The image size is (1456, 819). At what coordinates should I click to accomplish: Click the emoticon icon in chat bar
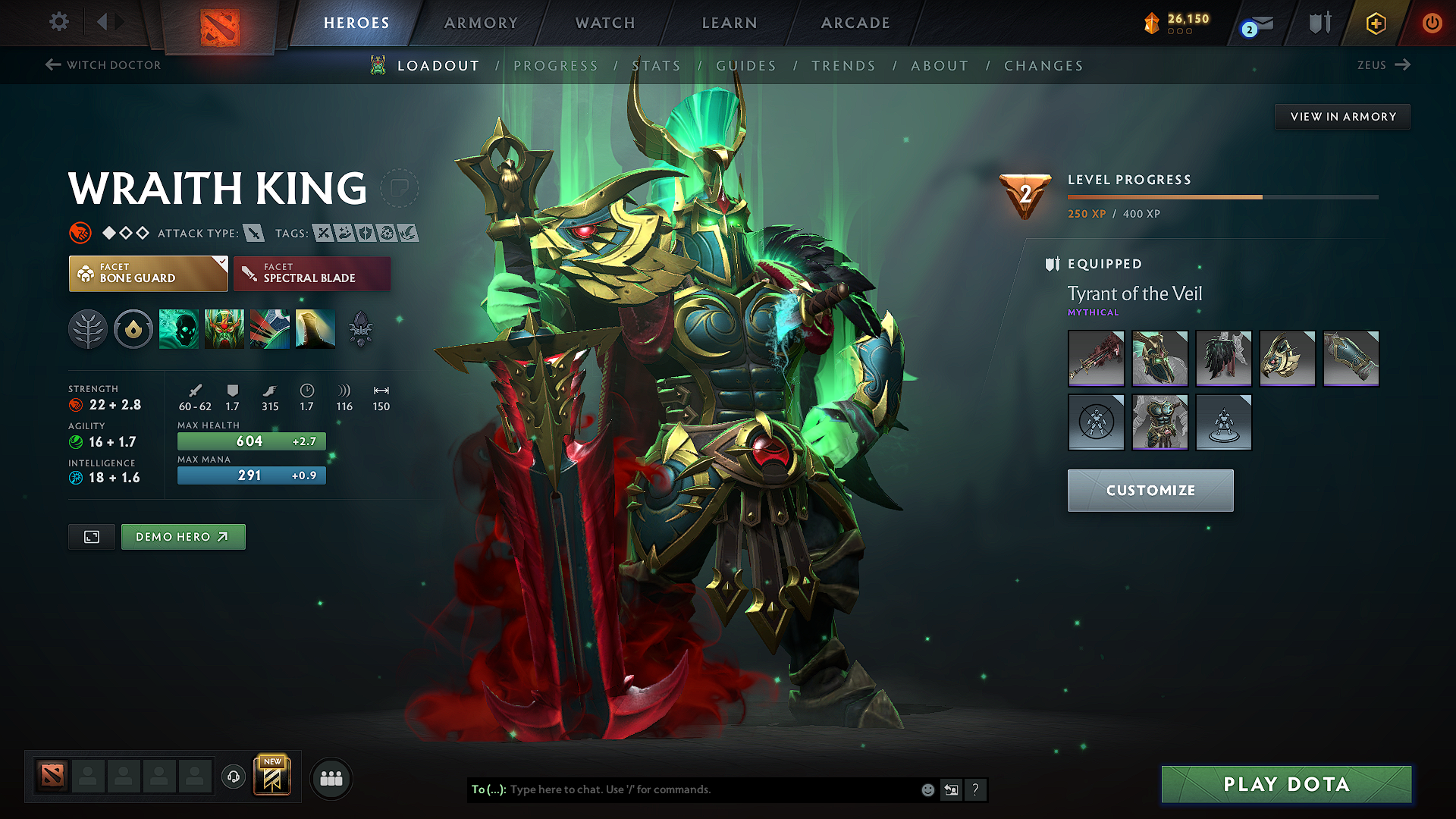click(x=927, y=789)
